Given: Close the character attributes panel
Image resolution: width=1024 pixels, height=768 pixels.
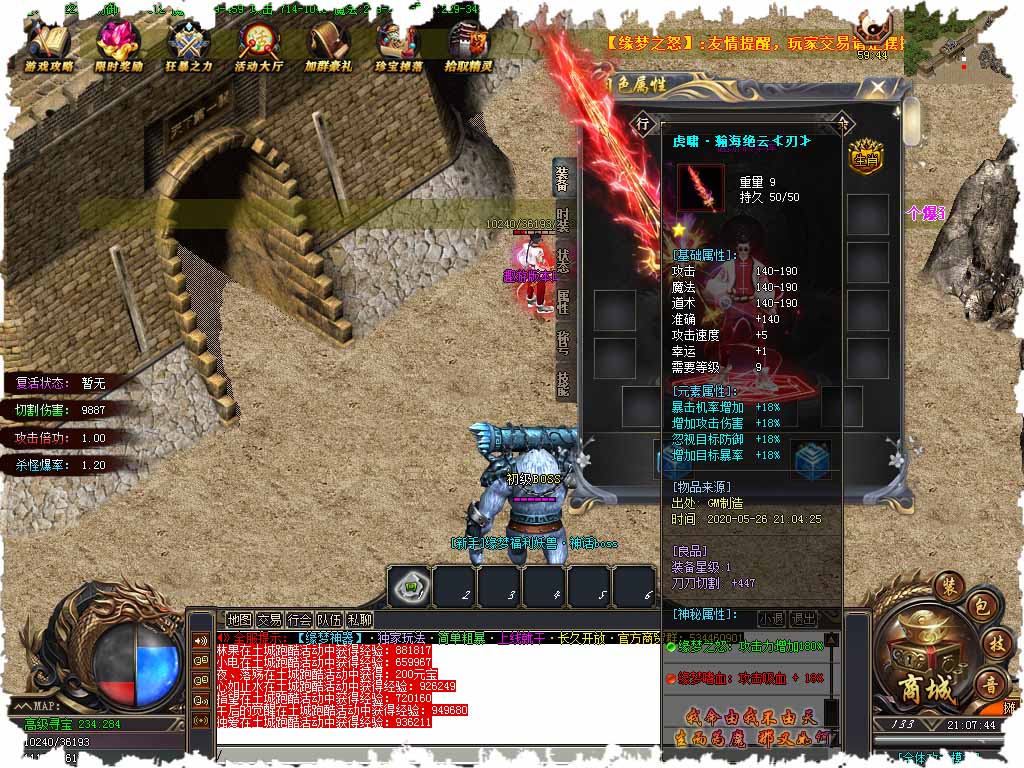Looking at the screenshot, I should (x=877, y=88).
